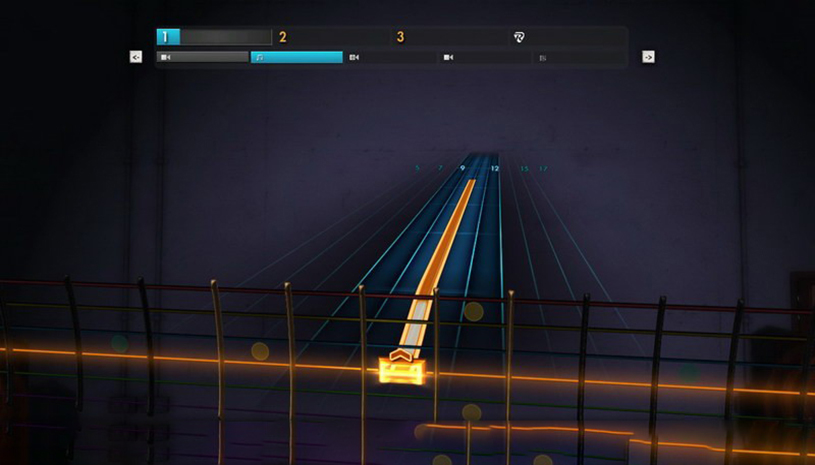This screenshot has height=465, width=815.
Task: Click the right arrow to skip forward
Action: pyautogui.click(x=648, y=57)
